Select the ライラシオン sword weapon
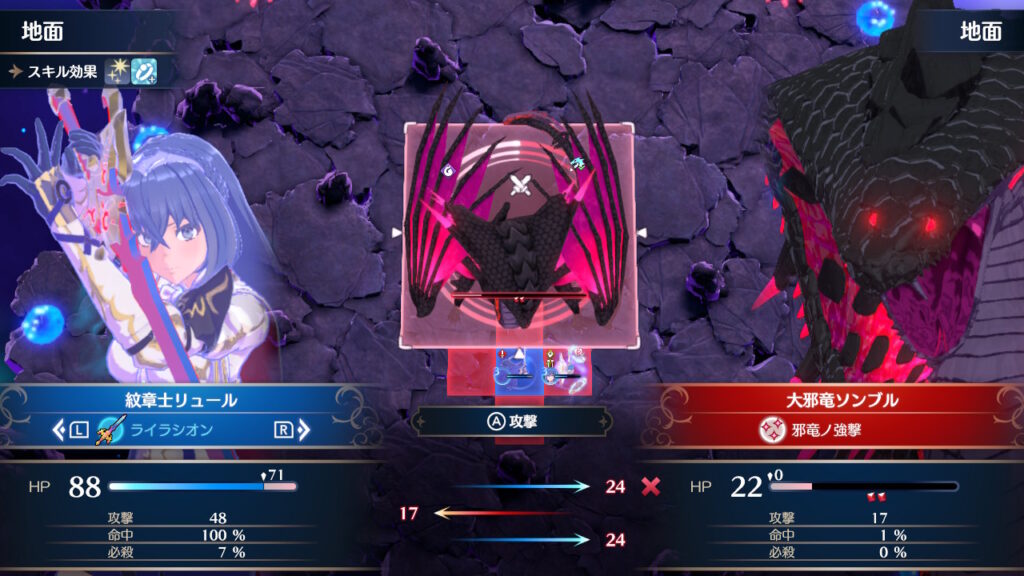 pyautogui.click(x=165, y=431)
